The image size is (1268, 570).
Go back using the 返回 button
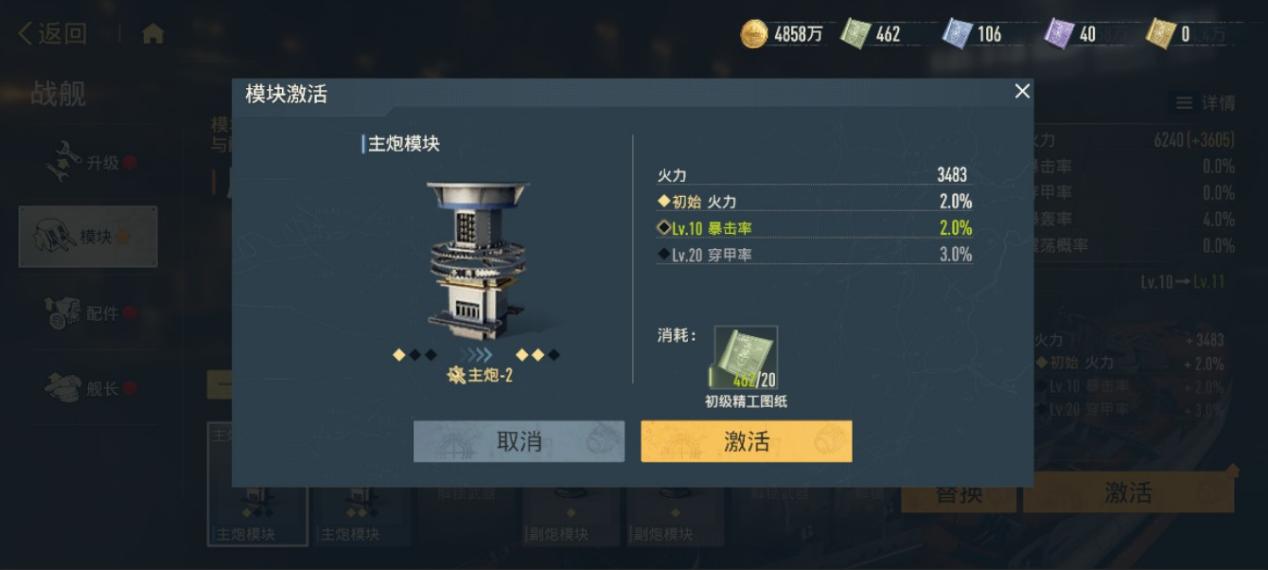[52, 34]
